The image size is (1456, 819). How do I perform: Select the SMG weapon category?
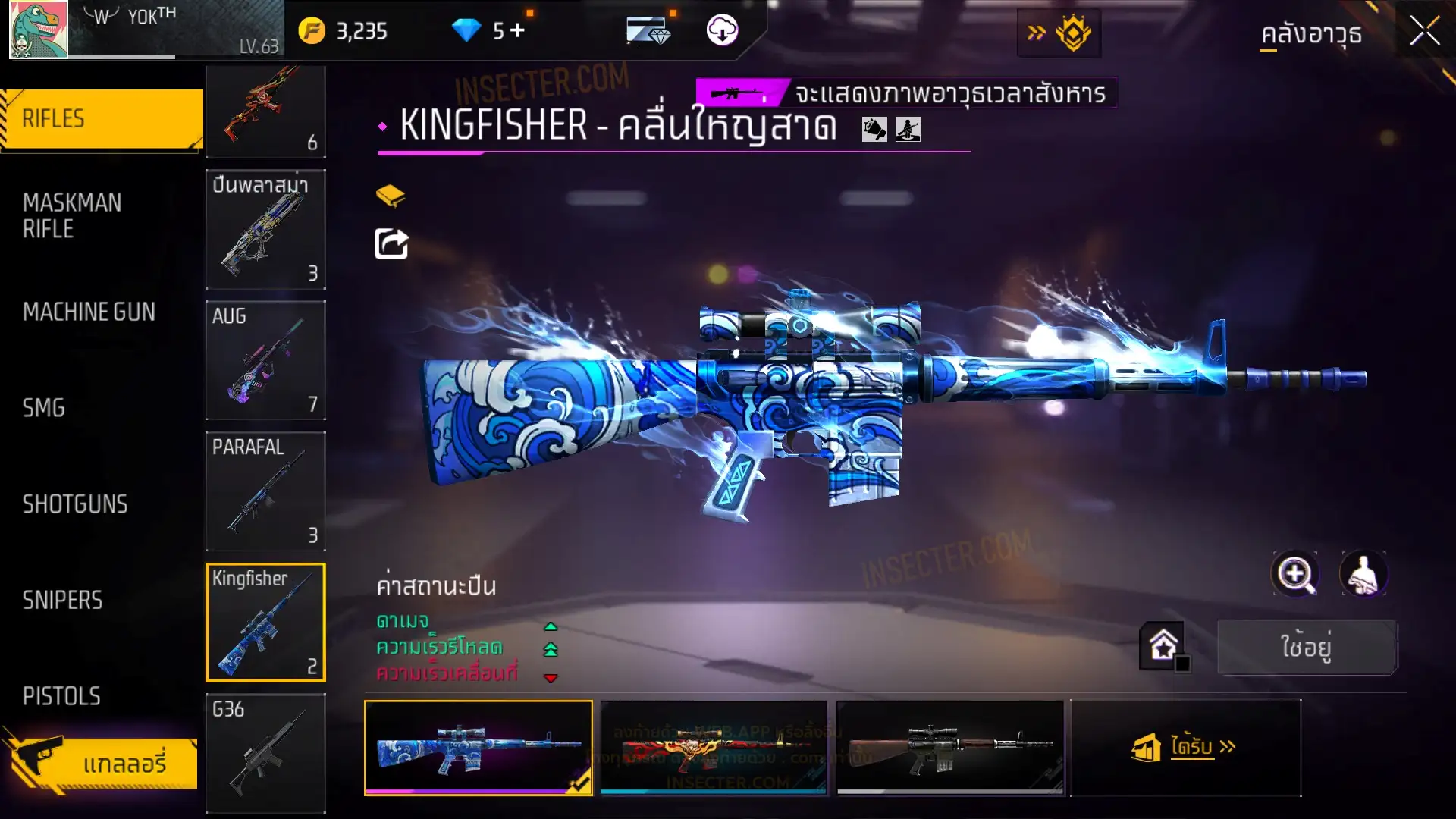click(44, 408)
